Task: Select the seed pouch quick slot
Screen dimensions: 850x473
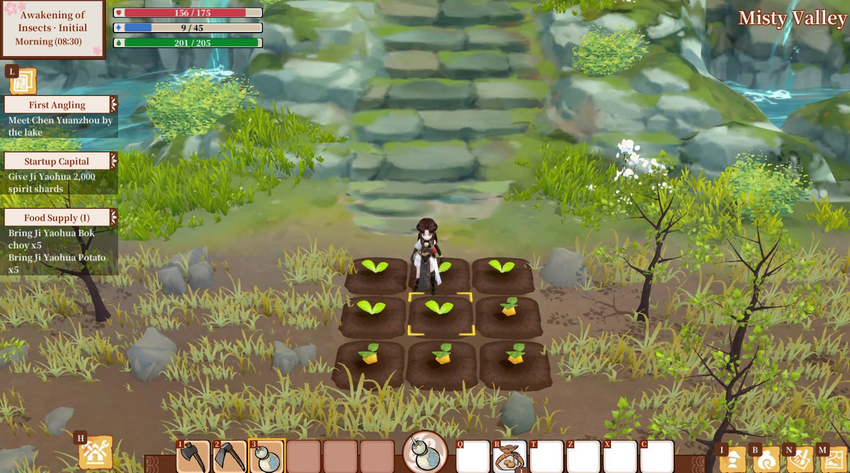Action: click(510, 457)
